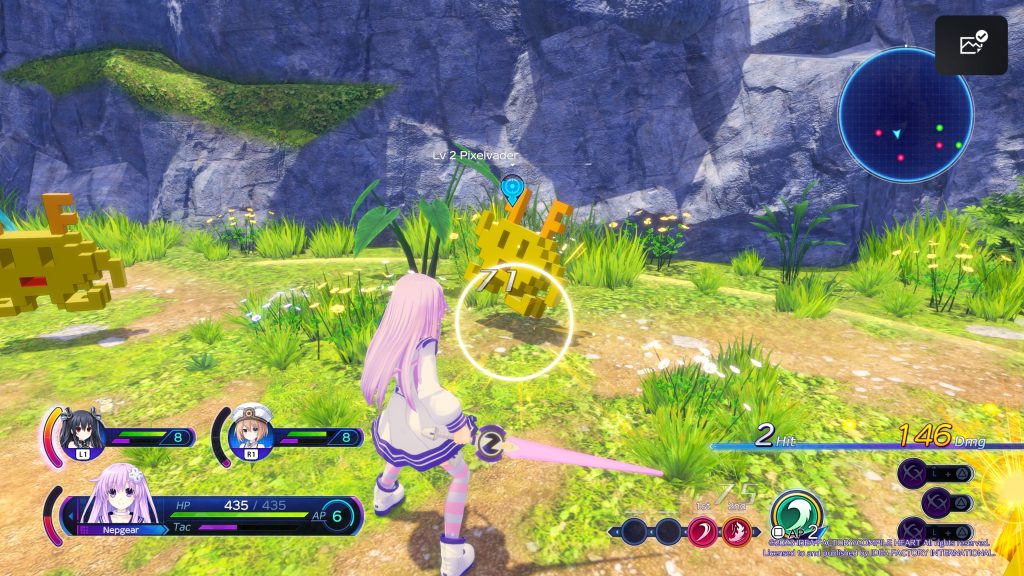Choose the red flame combo icon
The image size is (1024, 576).
click(736, 531)
